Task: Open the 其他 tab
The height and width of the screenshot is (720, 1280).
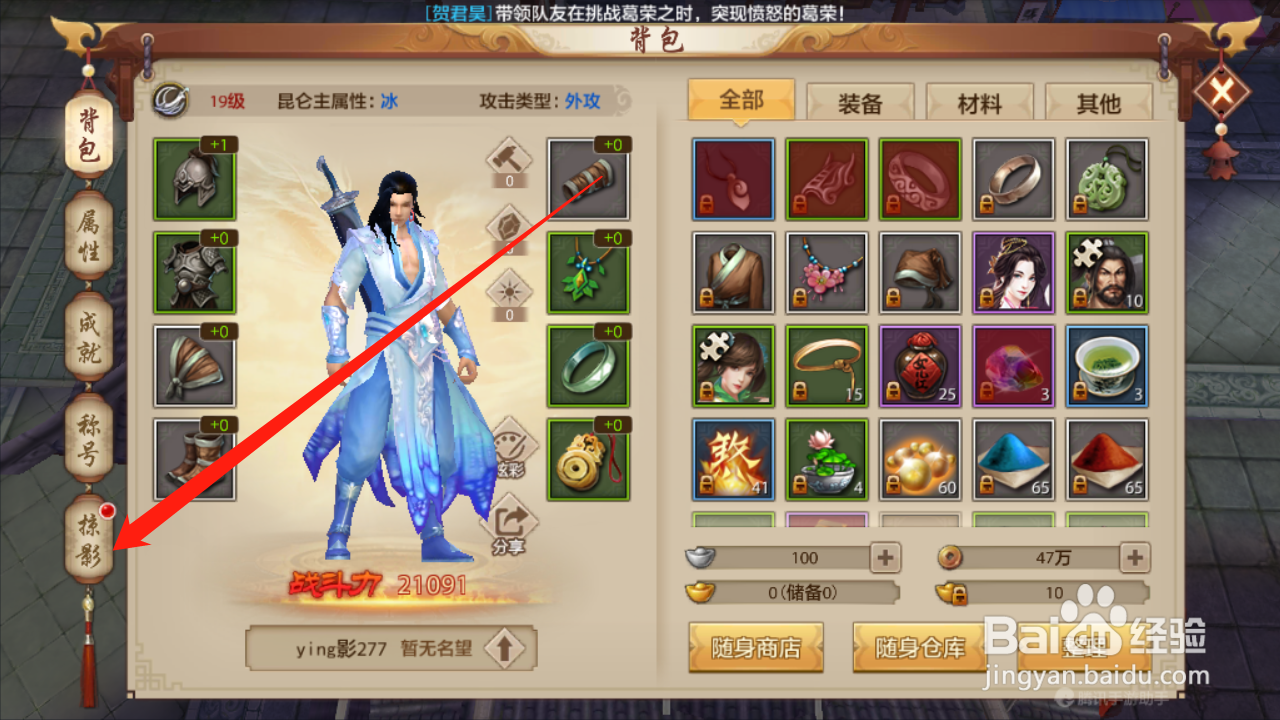Action: 1099,101
